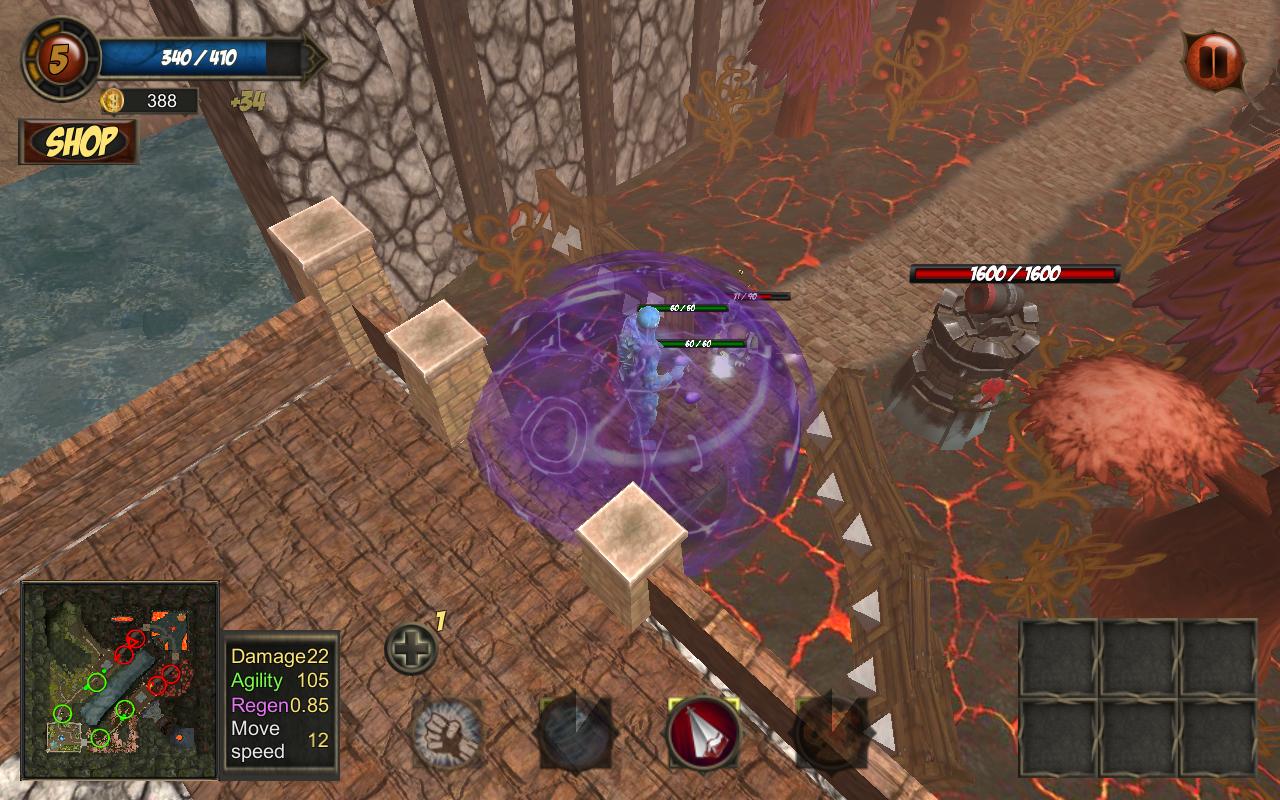1280x800 pixels.
Task: Use the red spear tip ability
Action: point(703,733)
